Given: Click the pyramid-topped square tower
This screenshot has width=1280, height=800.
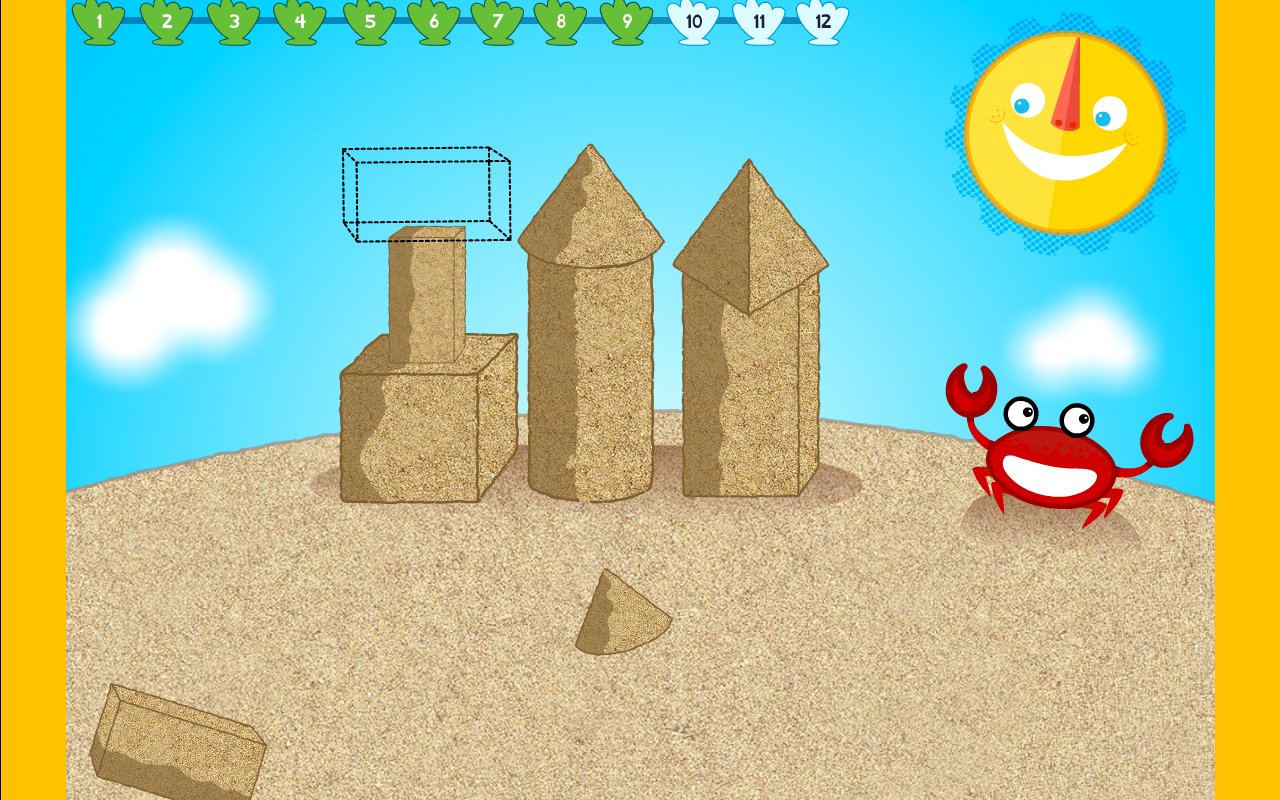Looking at the screenshot, I should pyautogui.click(x=750, y=350).
